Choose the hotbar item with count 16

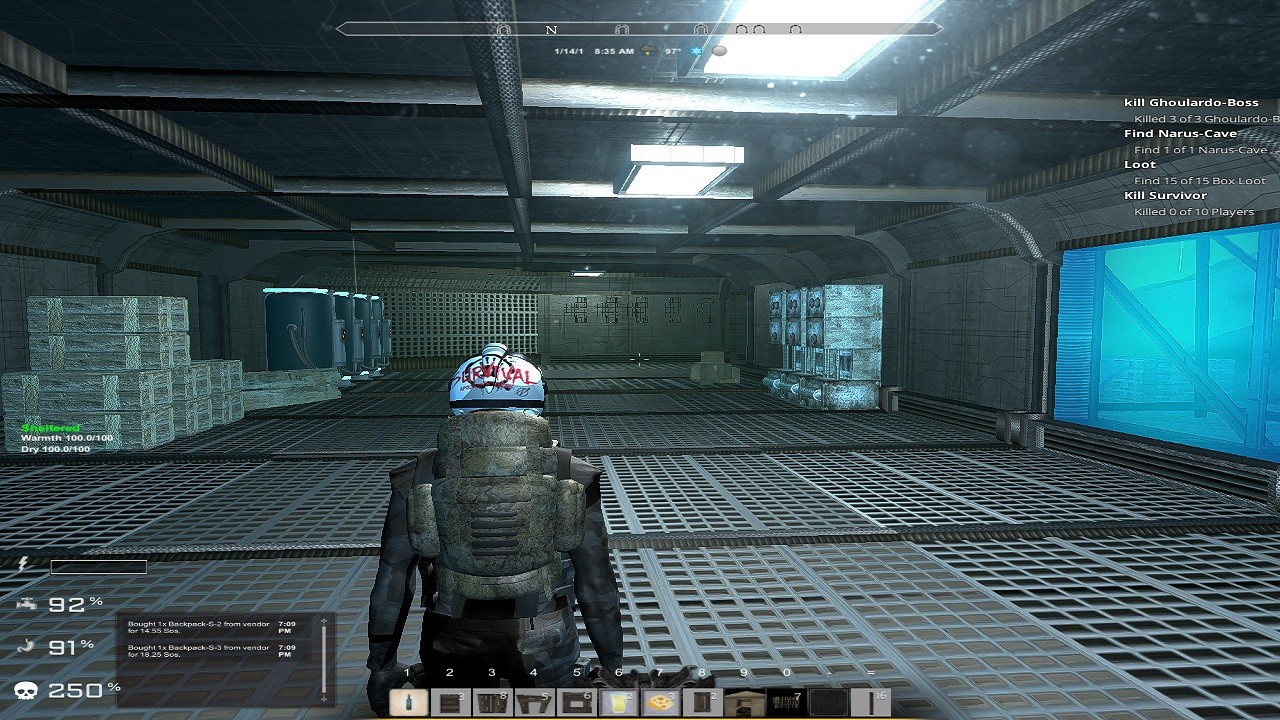point(870,702)
